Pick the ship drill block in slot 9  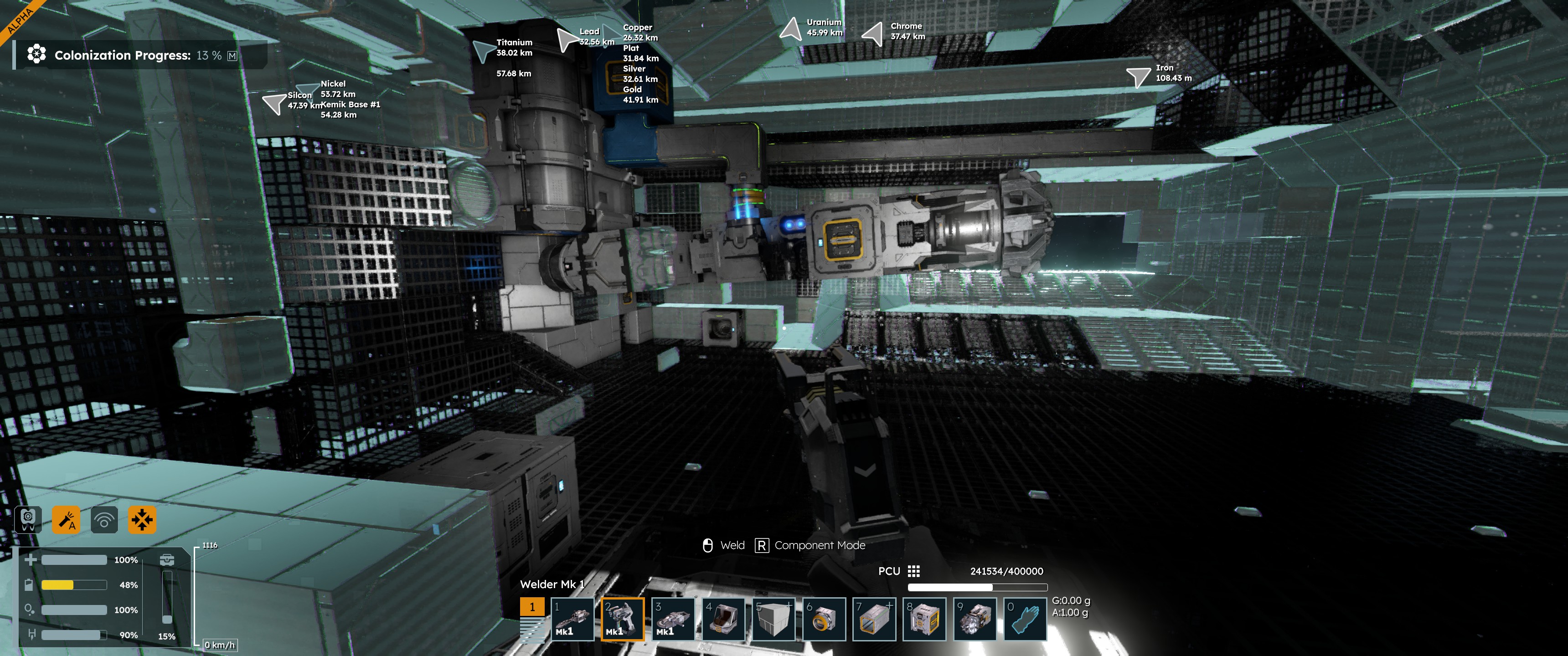pos(975,619)
